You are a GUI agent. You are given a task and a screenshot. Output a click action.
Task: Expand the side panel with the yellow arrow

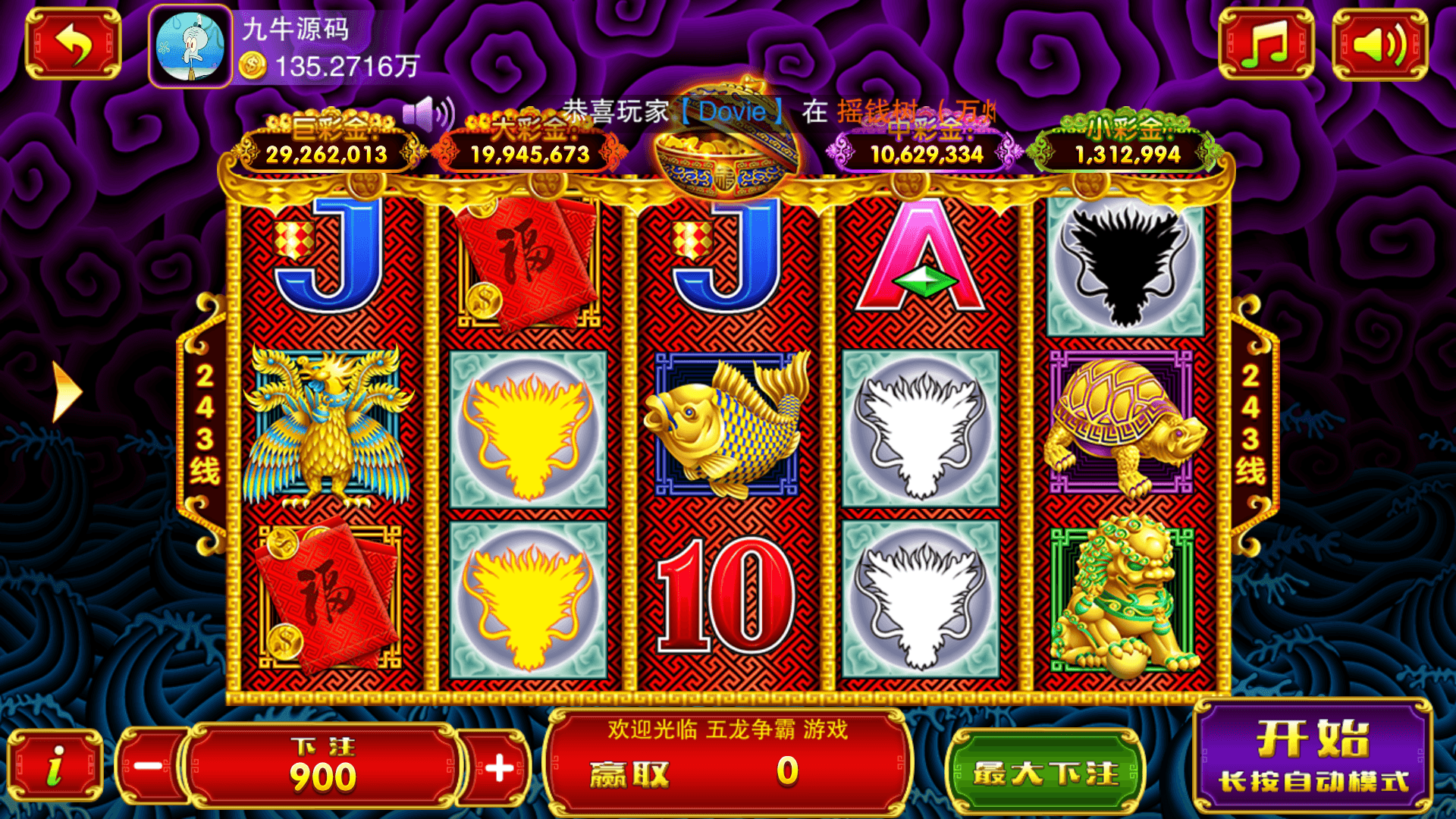point(67,391)
